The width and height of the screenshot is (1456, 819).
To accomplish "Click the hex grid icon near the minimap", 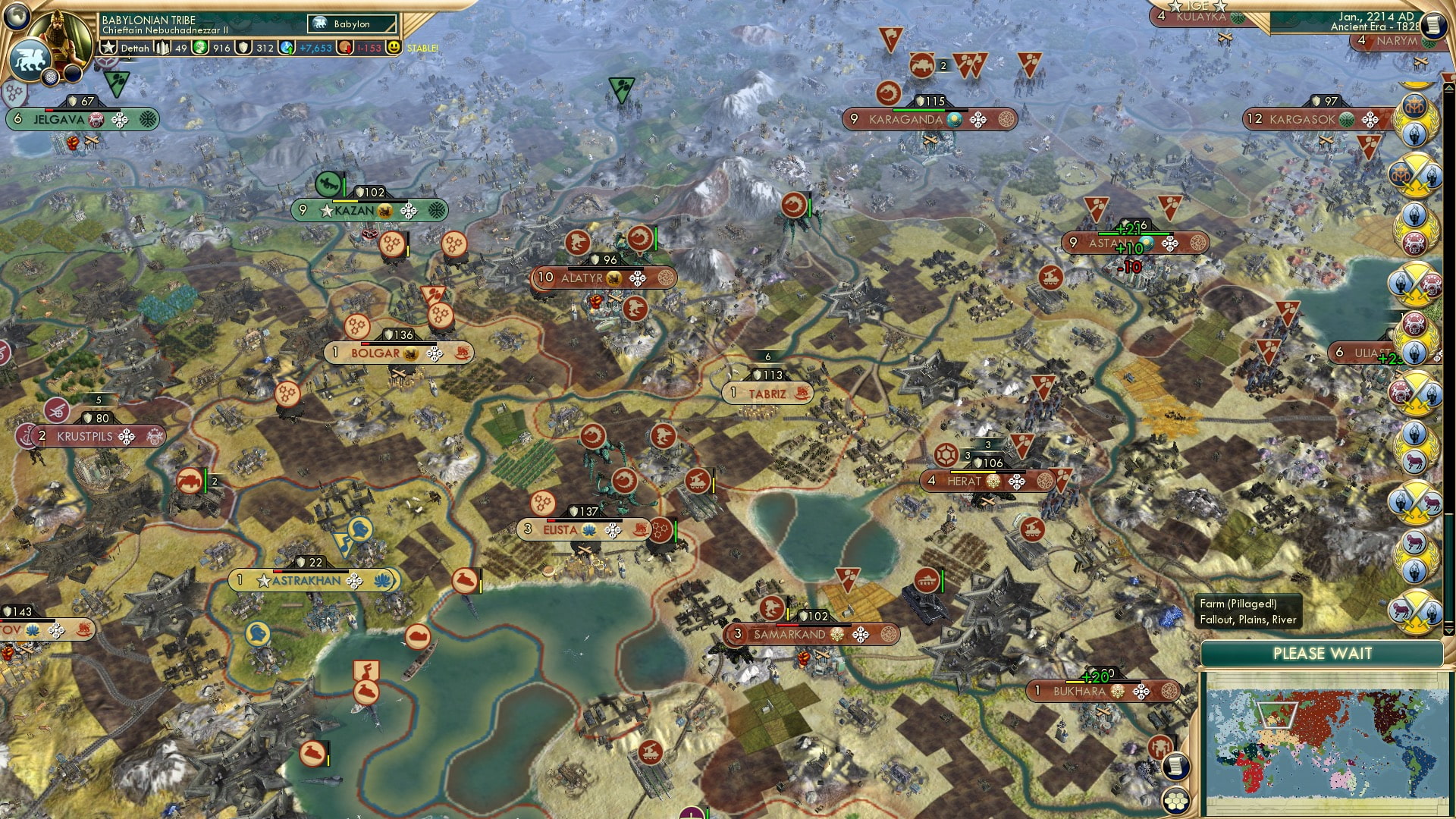I will (1177, 801).
